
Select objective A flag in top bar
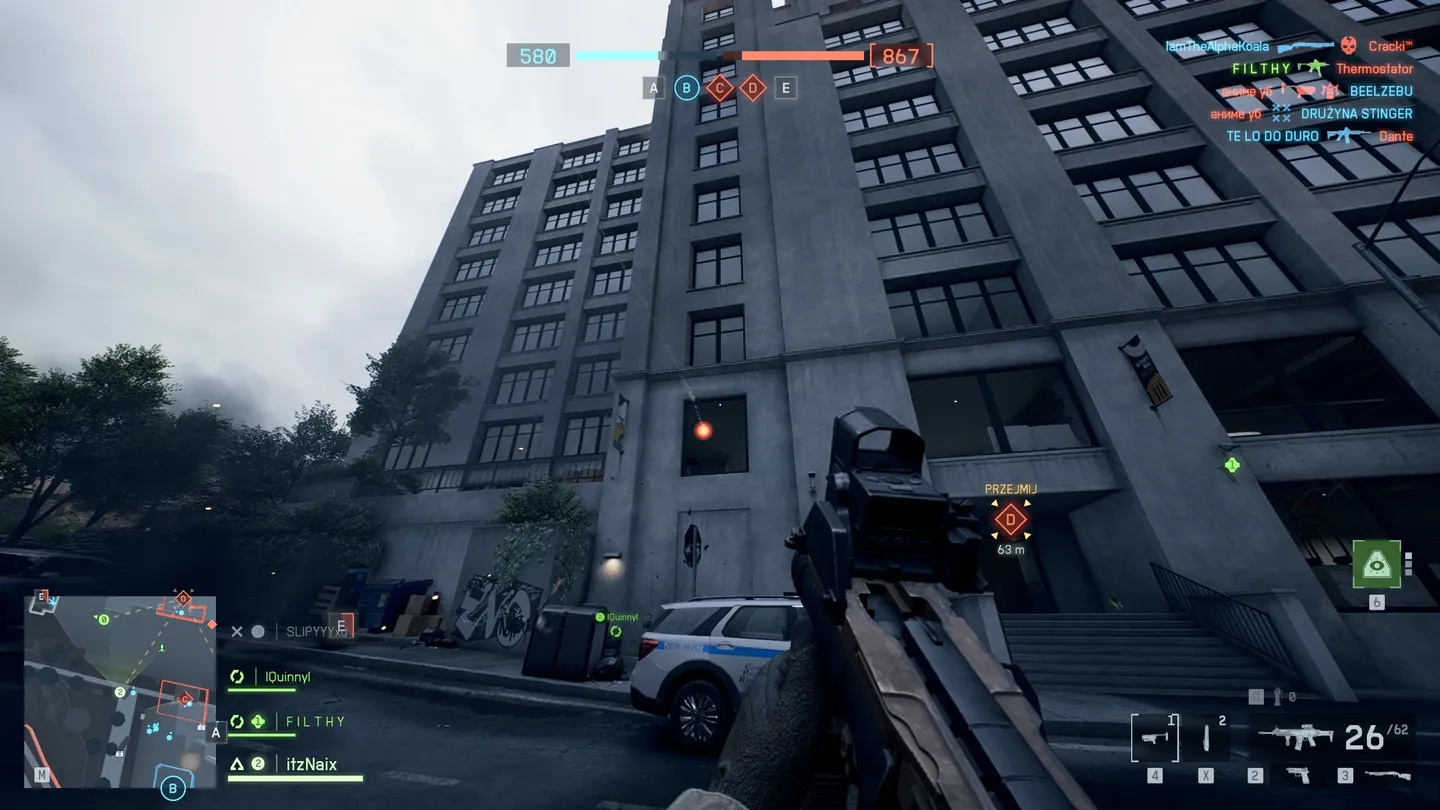tap(654, 88)
